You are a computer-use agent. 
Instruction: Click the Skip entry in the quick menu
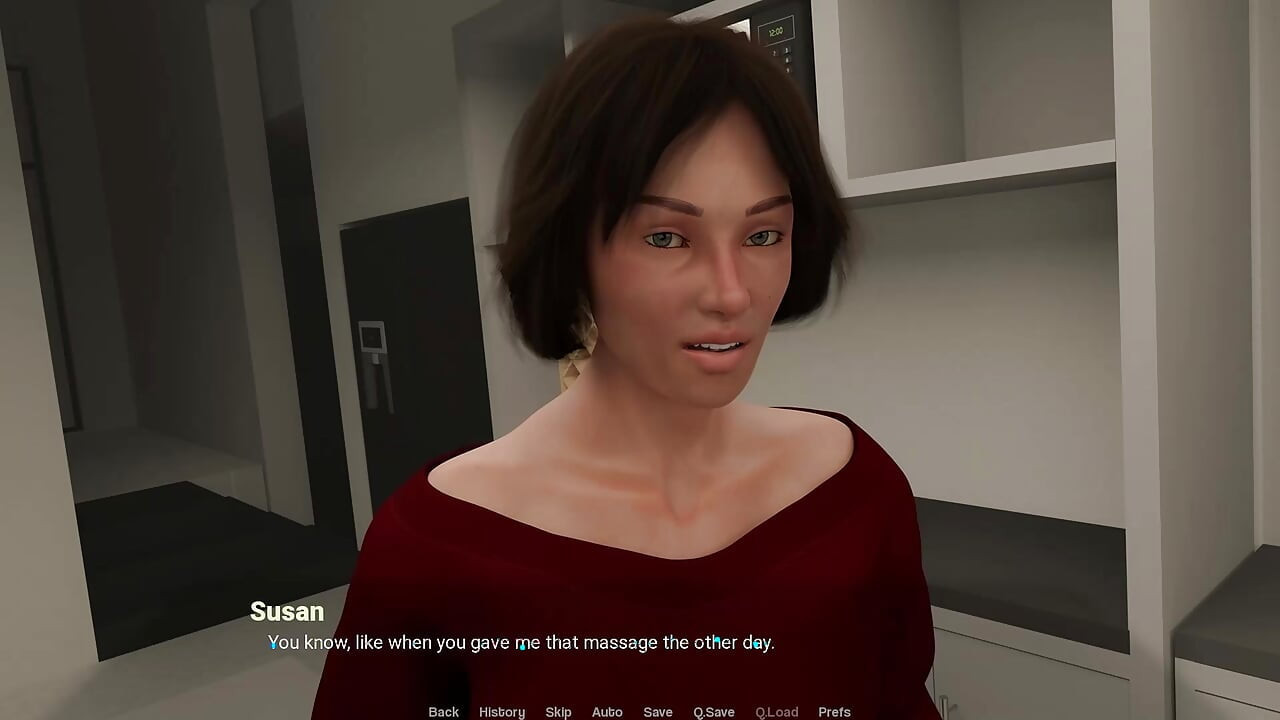coord(559,711)
